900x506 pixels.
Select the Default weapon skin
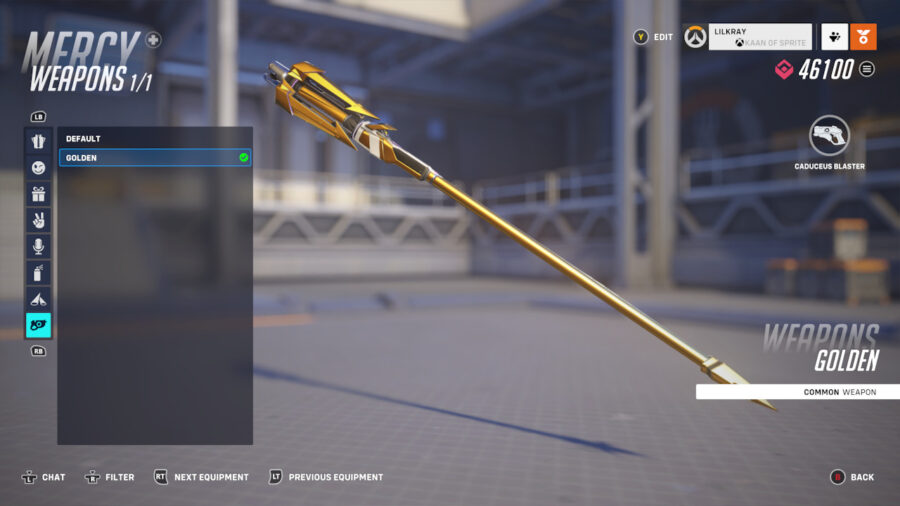pos(155,139)
